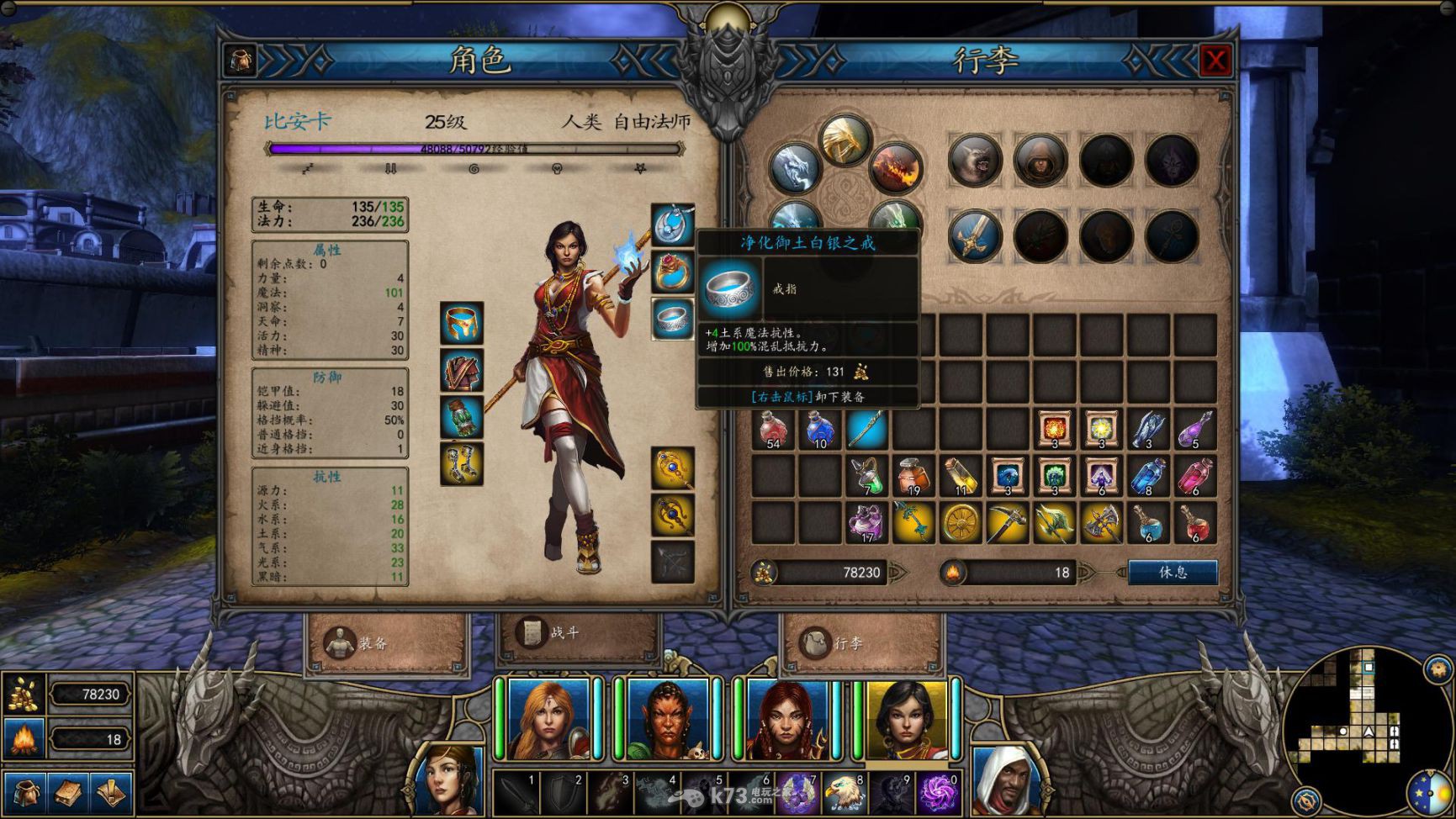
Task: Click the 休息 (rest) button
Action: click(1173, 573)
